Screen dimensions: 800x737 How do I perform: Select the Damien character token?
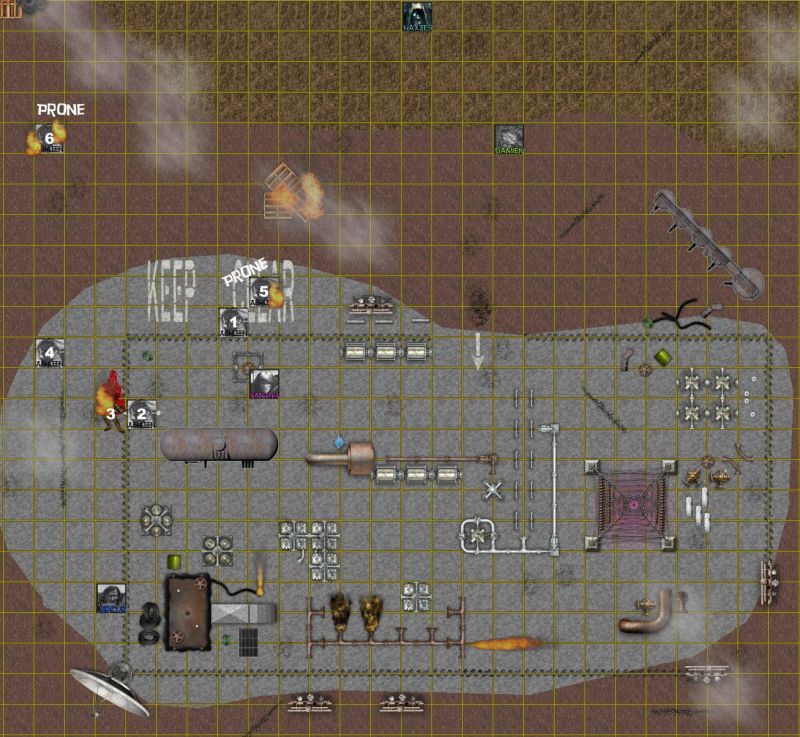[x=509, y=138]
